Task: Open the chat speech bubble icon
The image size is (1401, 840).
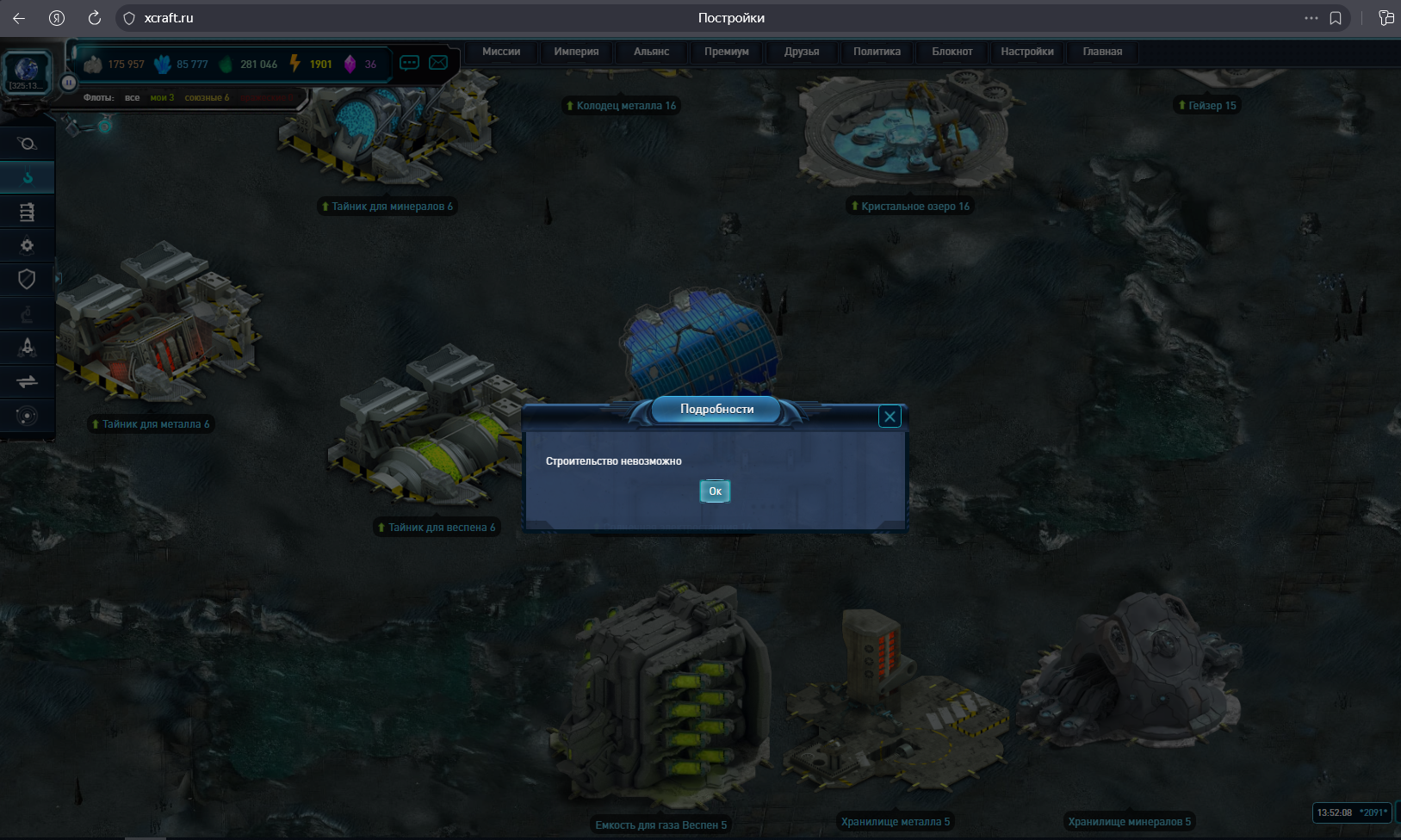Action: (409, 63)
